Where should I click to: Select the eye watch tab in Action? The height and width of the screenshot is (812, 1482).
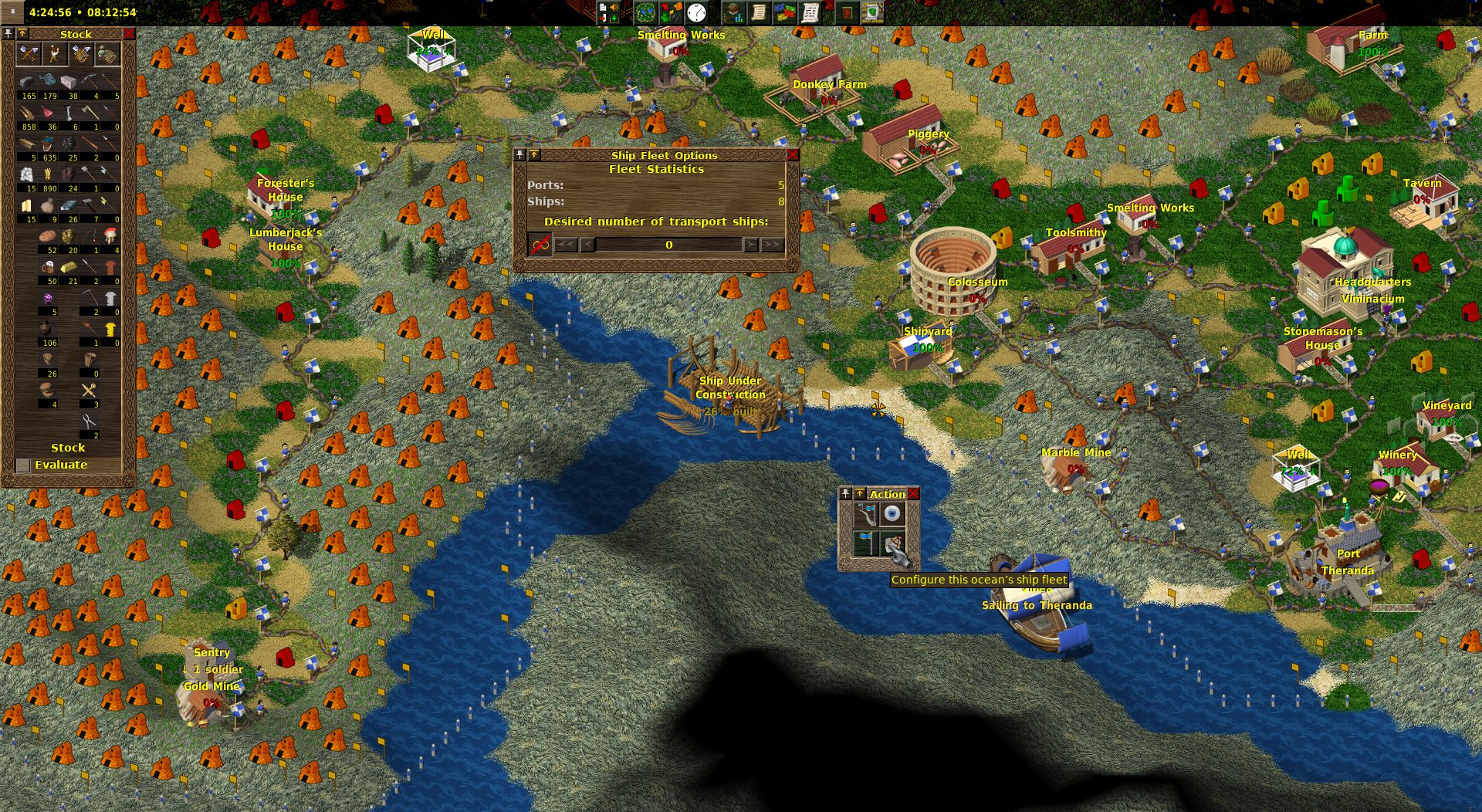pos(892,514)
